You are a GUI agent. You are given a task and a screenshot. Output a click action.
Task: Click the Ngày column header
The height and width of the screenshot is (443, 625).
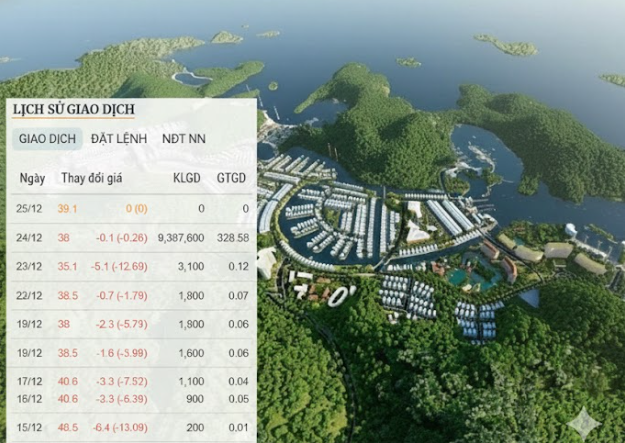tap(32, 179)
